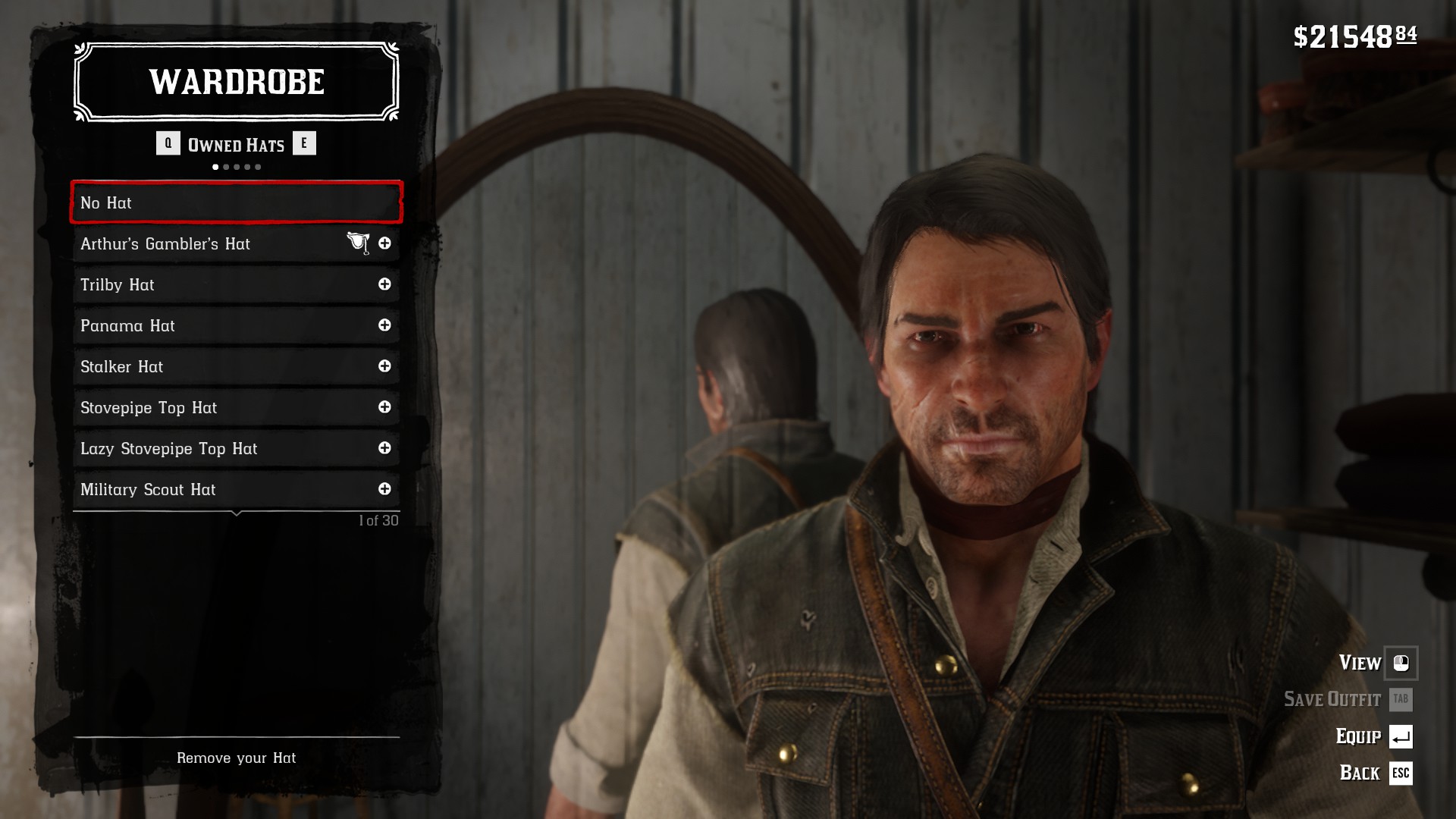Click the Remove your Hat label
The width and height of the screenshot is (1456, 819).
236,758
